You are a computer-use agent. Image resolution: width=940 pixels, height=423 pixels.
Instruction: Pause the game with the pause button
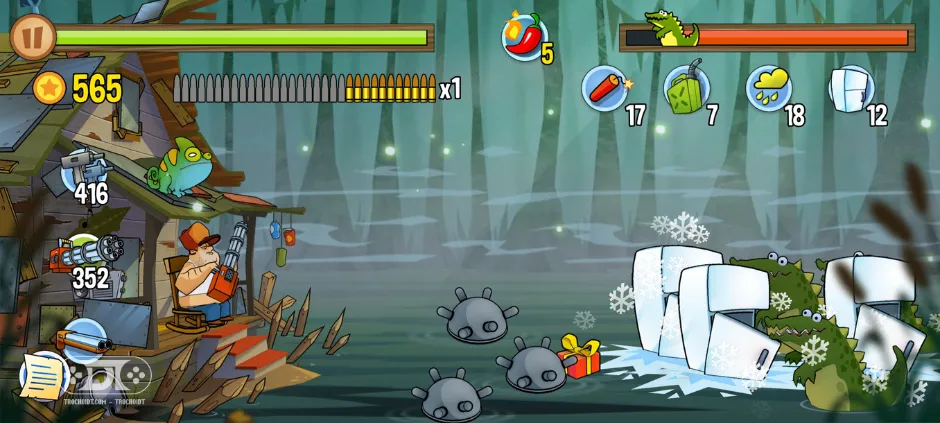coord(33,36)
